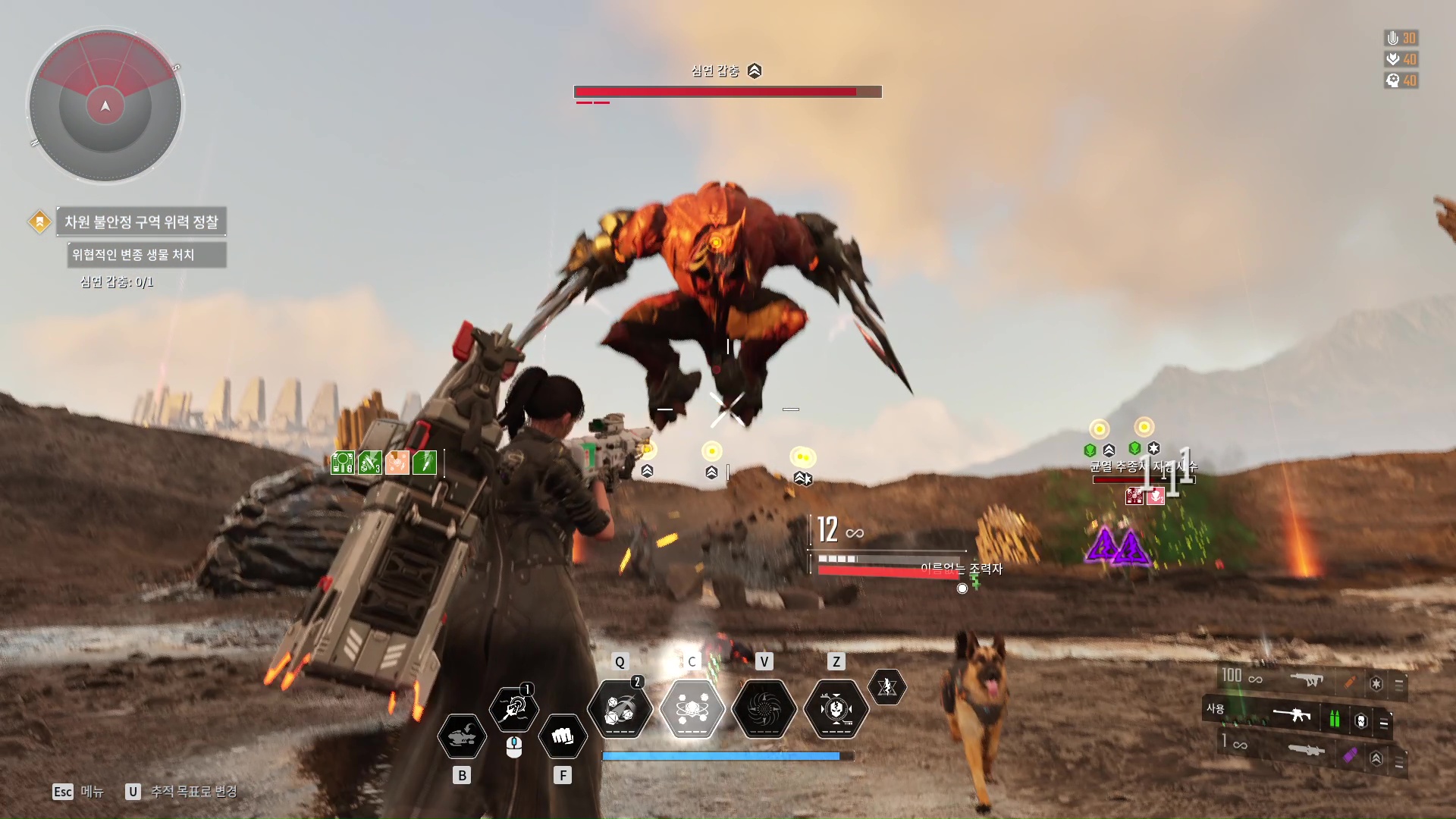
Task: Open the 차원 불안정 구역 위력 정찰 mission tracker
Action: click(141, 222)
